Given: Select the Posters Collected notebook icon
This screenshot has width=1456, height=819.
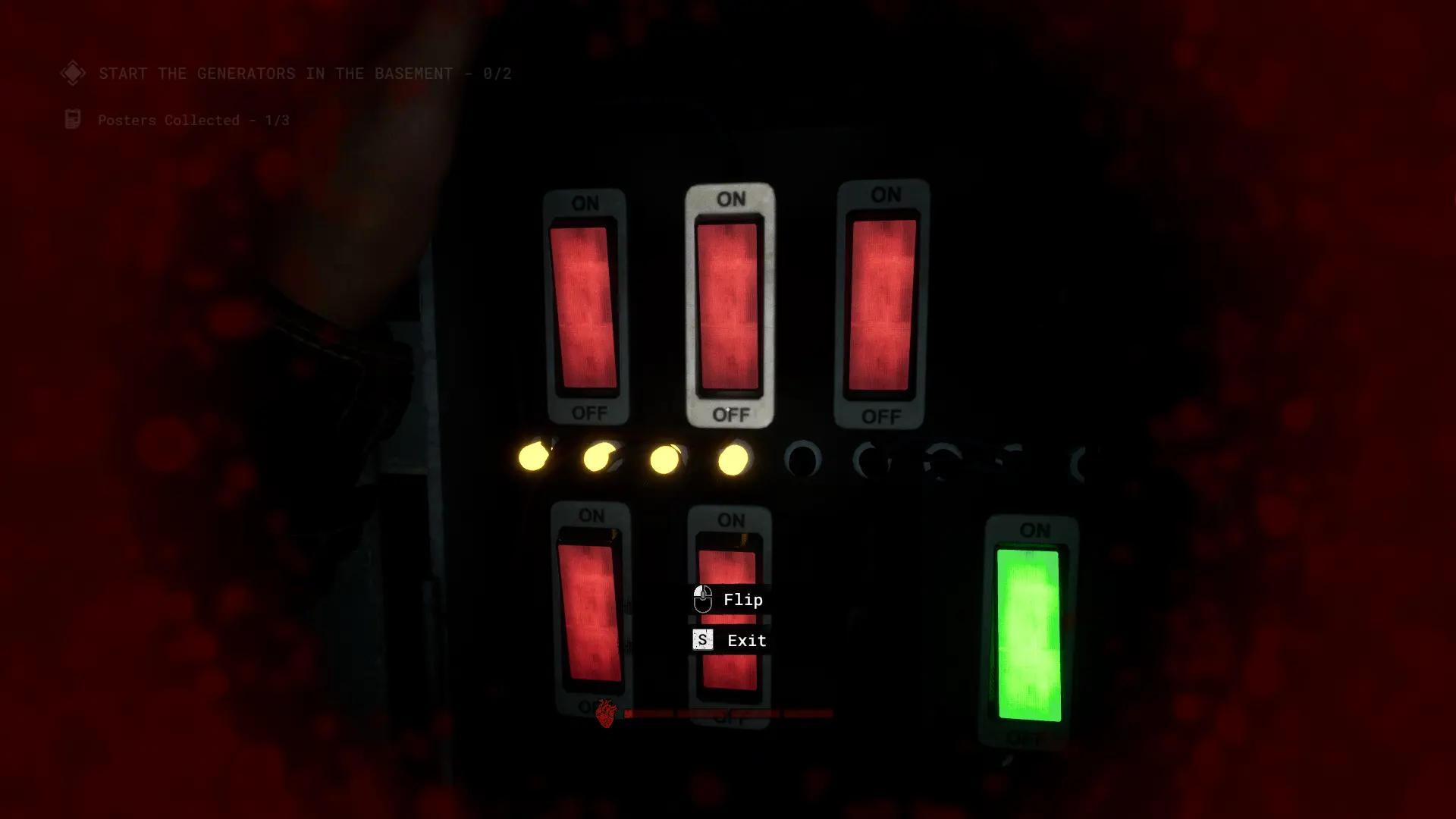Looking at the screenshot, I should pyautogui.click(x=73, y=118).
